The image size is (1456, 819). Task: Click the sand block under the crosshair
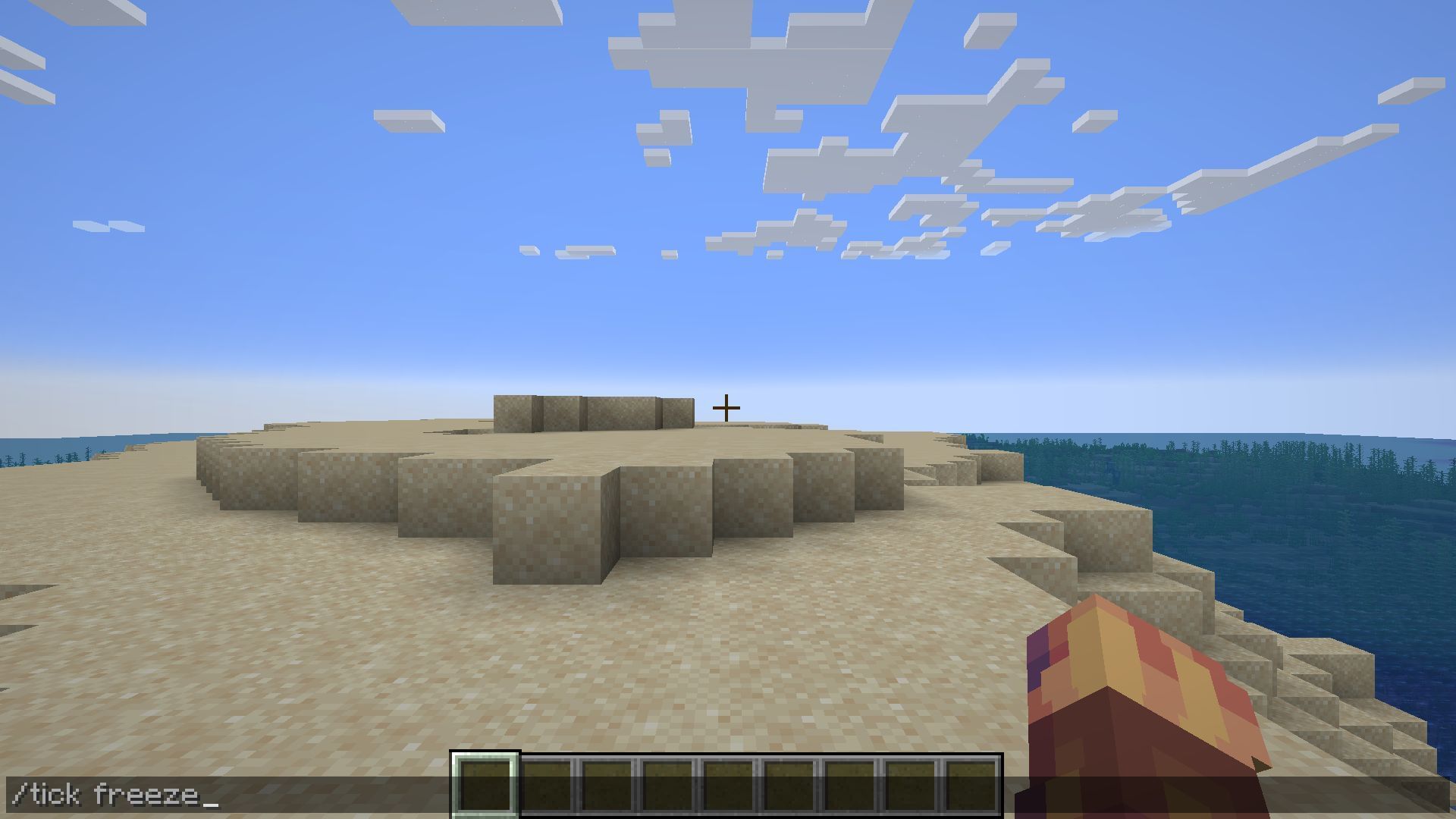728,440
